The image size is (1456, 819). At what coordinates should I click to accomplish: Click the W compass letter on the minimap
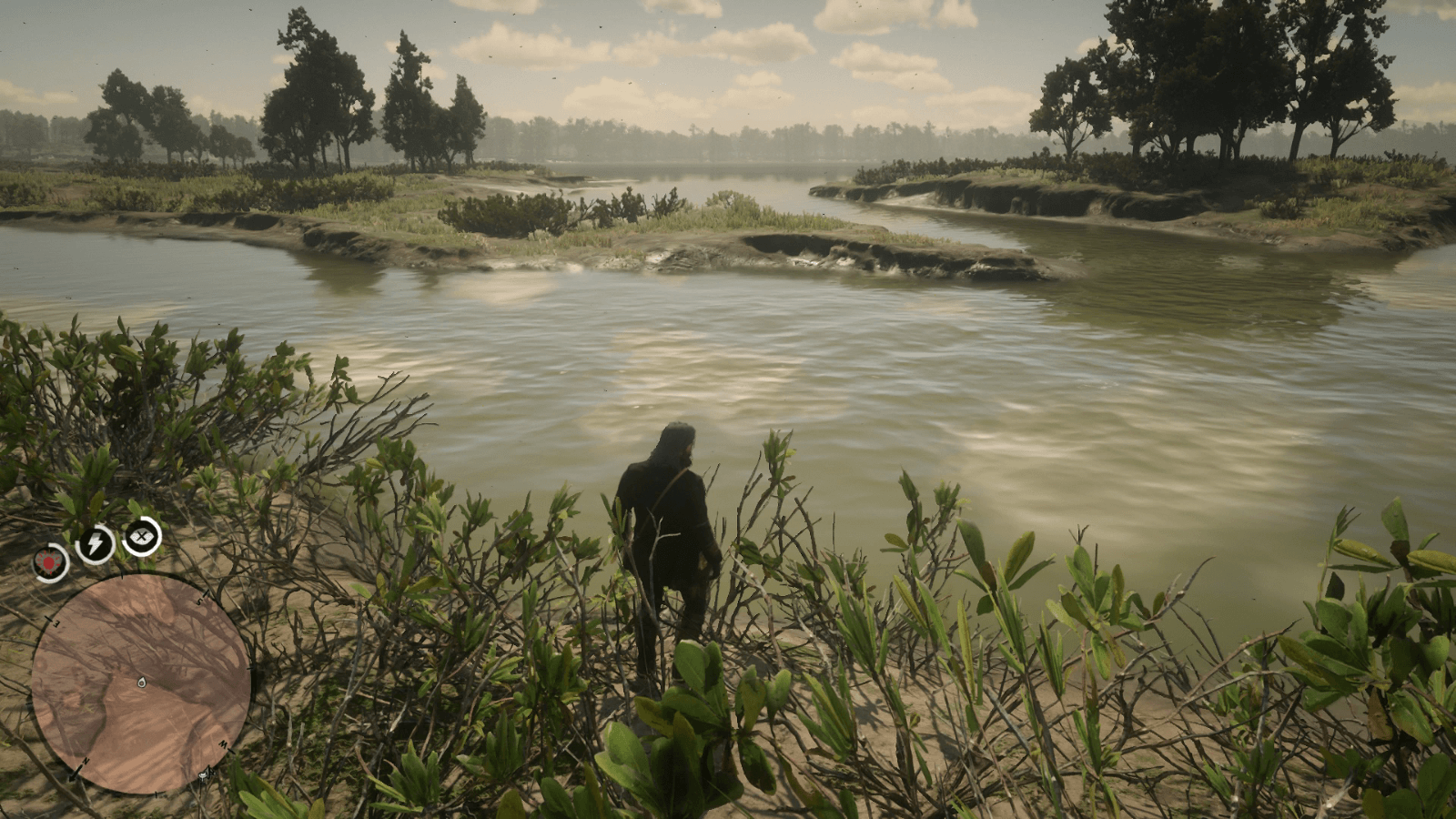(221, 745)
